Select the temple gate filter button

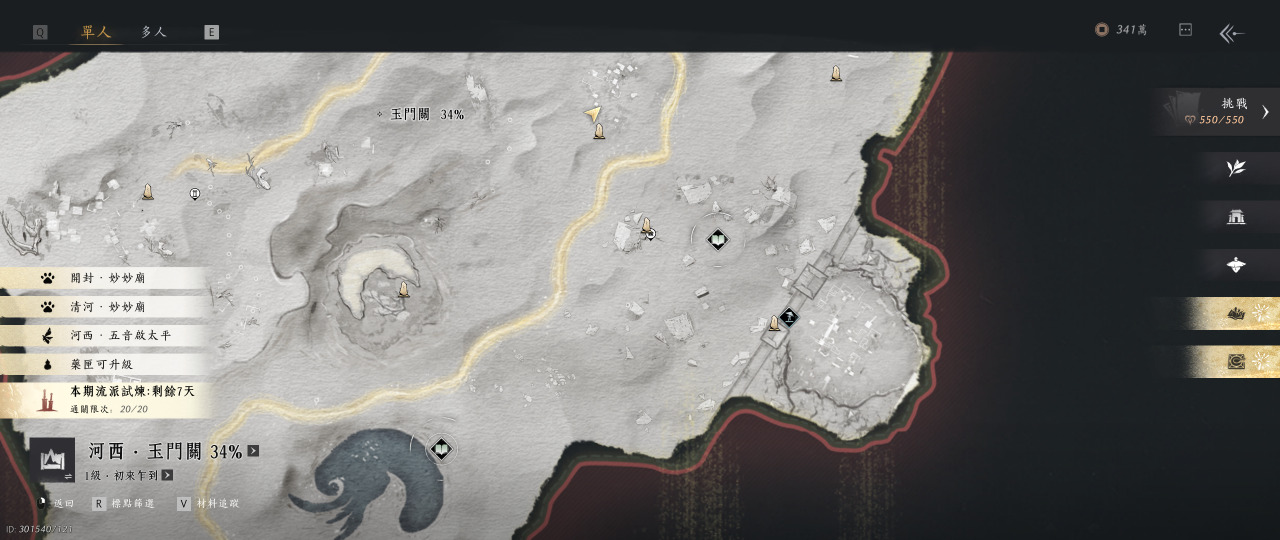pos(1236,216)
